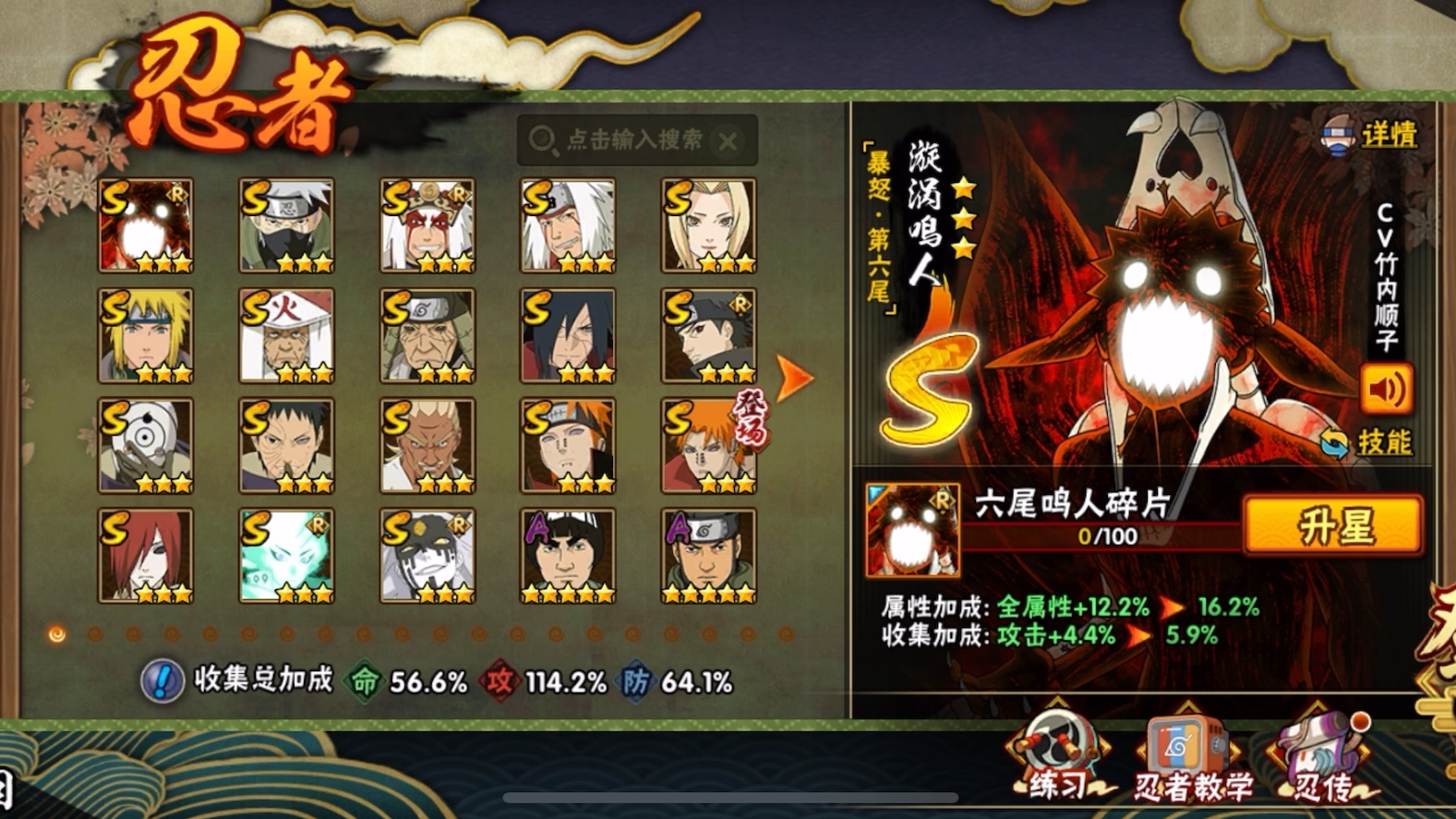Show the 技能 skills view

(x=1368, y=443)
